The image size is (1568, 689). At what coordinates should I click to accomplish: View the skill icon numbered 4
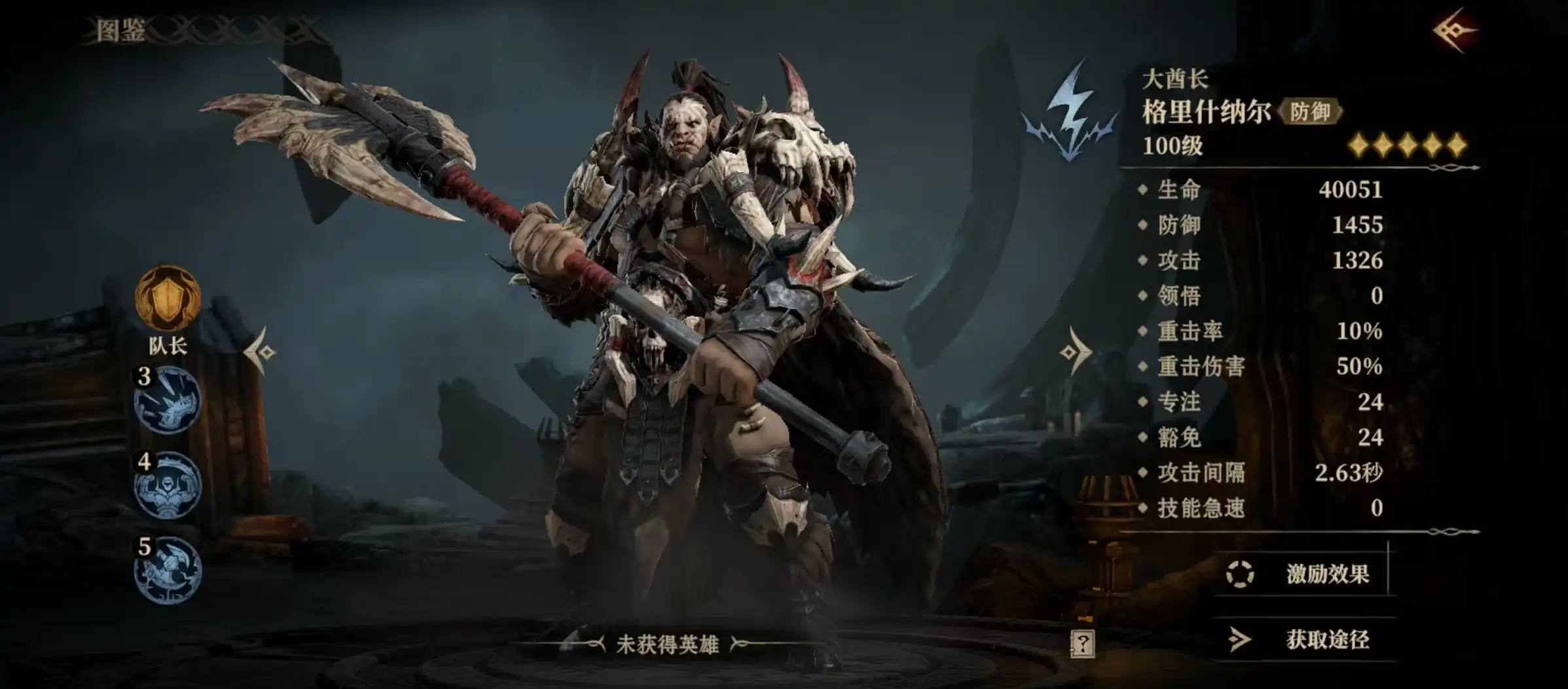(168, 485)
